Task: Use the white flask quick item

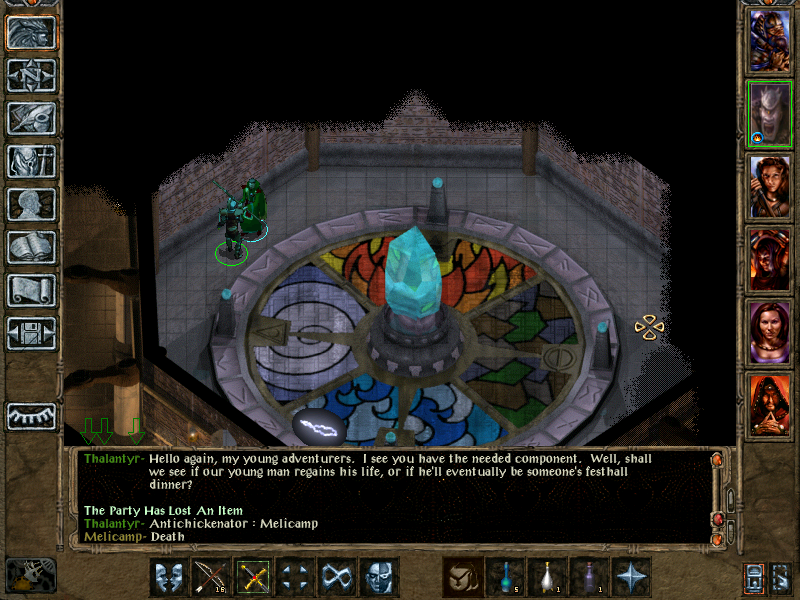Action: pyautogui.click(x=546, y=577)
